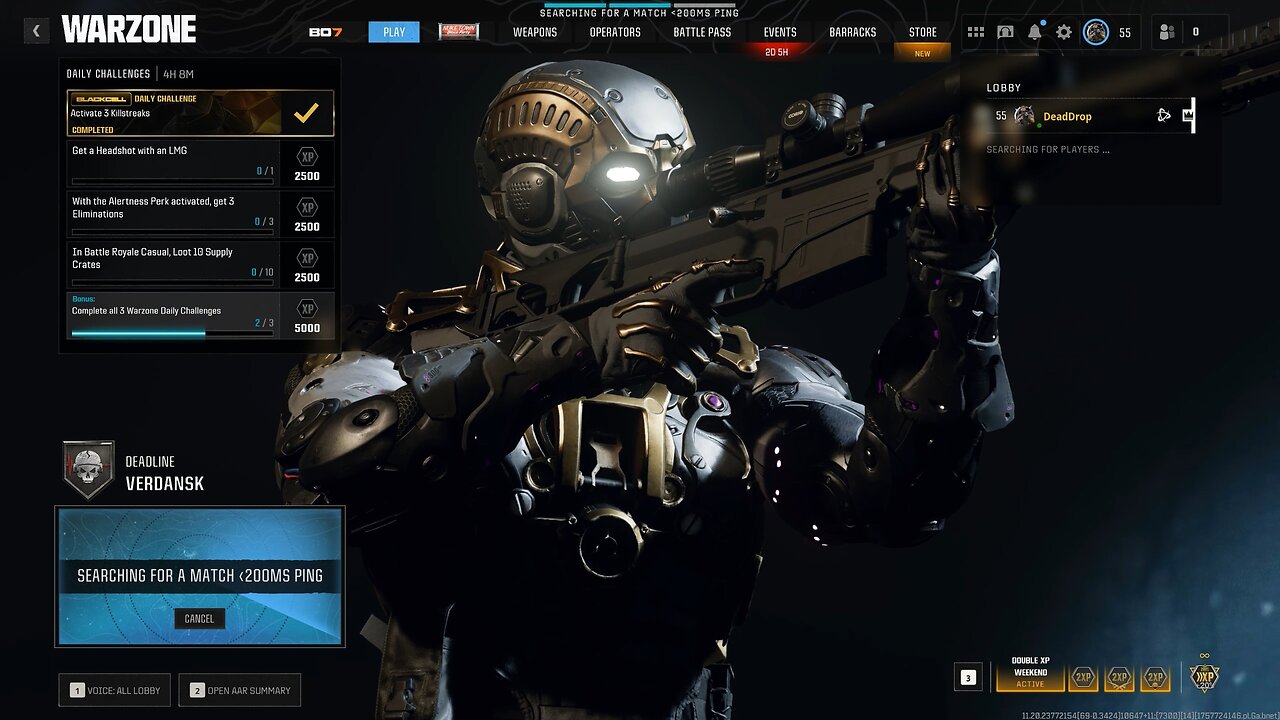Open the Barracks tab
The image size is (1280, 720).
coord(853,32)
